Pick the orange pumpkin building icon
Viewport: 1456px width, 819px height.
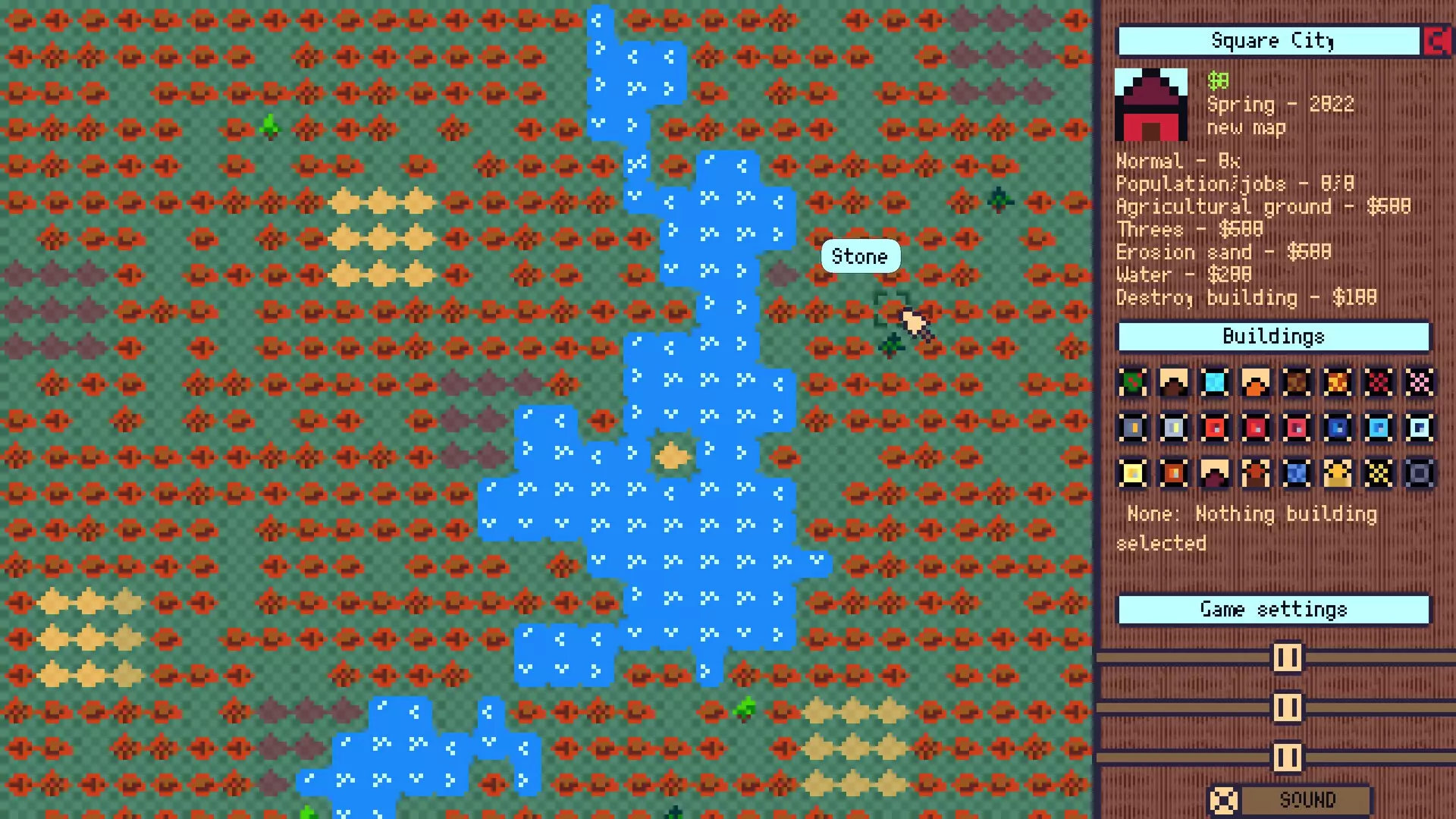pyautogui.click(x=1255, y=382)
